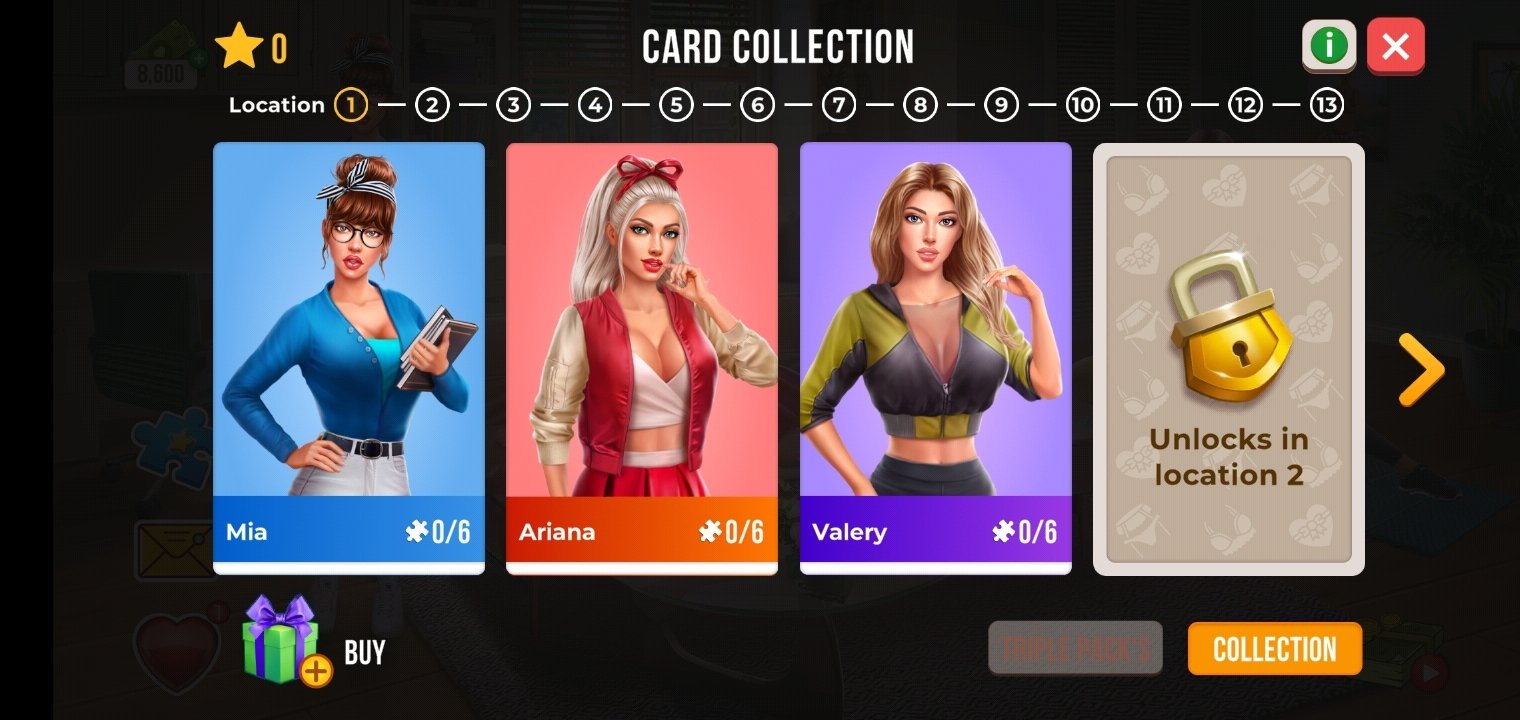
Task: Choose the Ariana card
Action: tap(642, 358)
